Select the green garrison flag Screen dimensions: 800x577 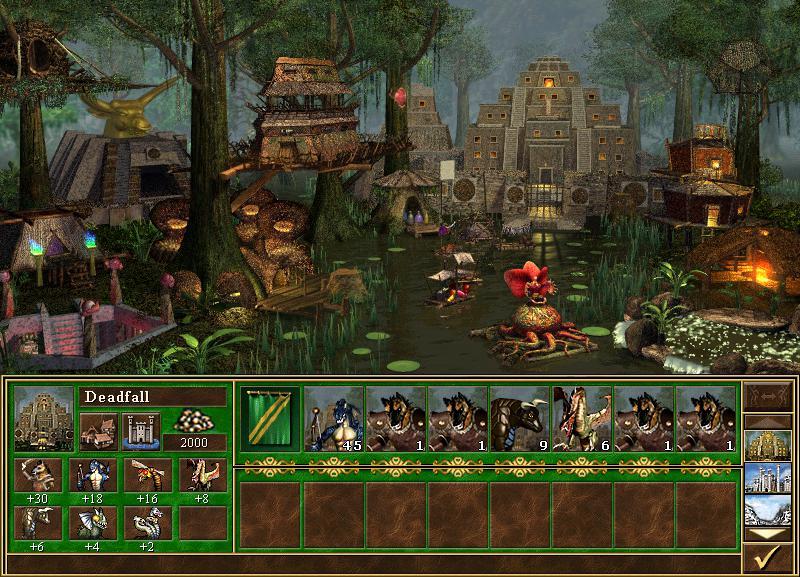click(x=270, y=419)
